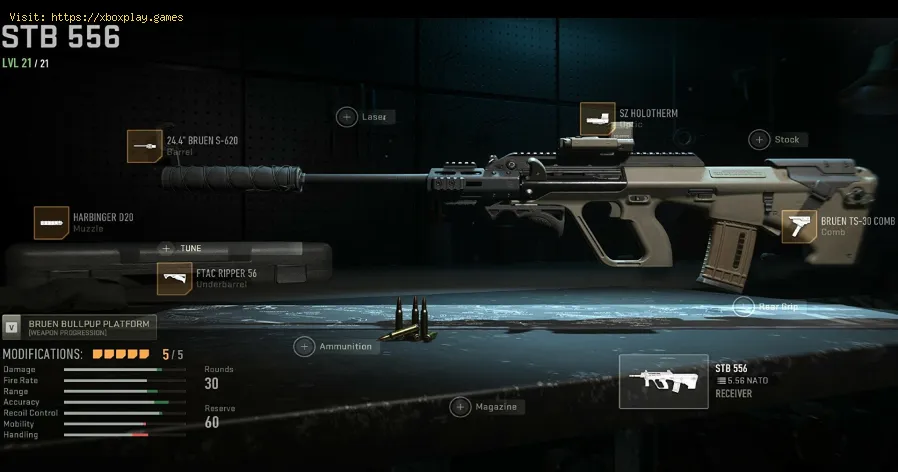Open the Harbinger D20 muzzle attachment
Viewport: 898px width, 472px height.
(x=51, y=223)
